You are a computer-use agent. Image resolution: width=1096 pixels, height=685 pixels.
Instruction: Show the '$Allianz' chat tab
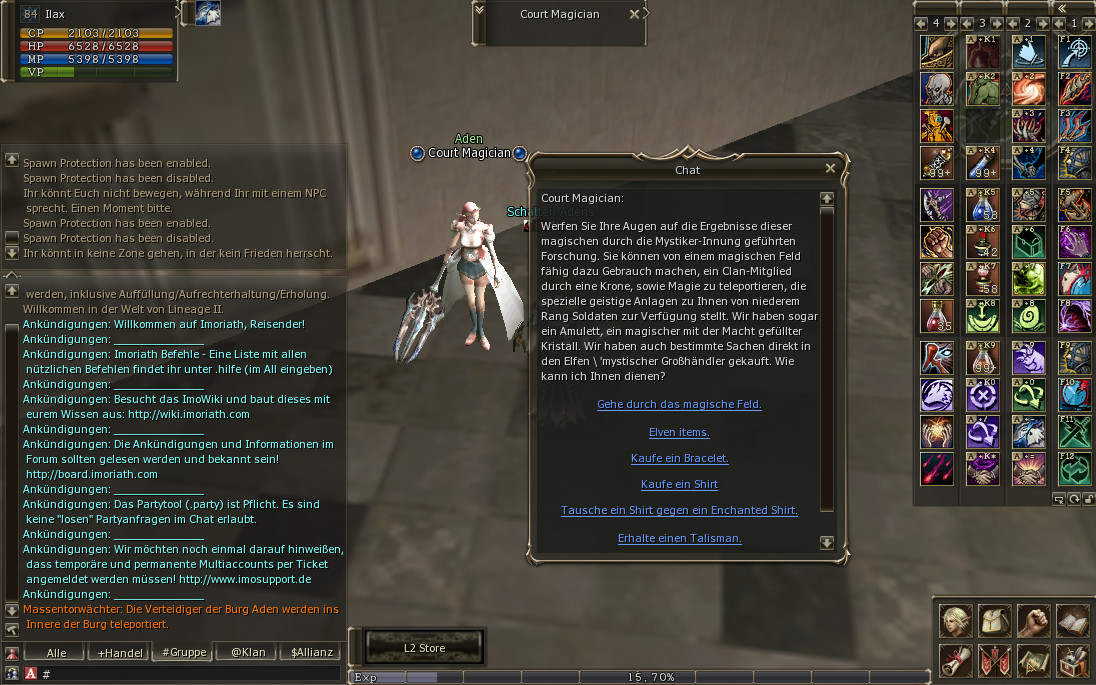tap(309, 653)
